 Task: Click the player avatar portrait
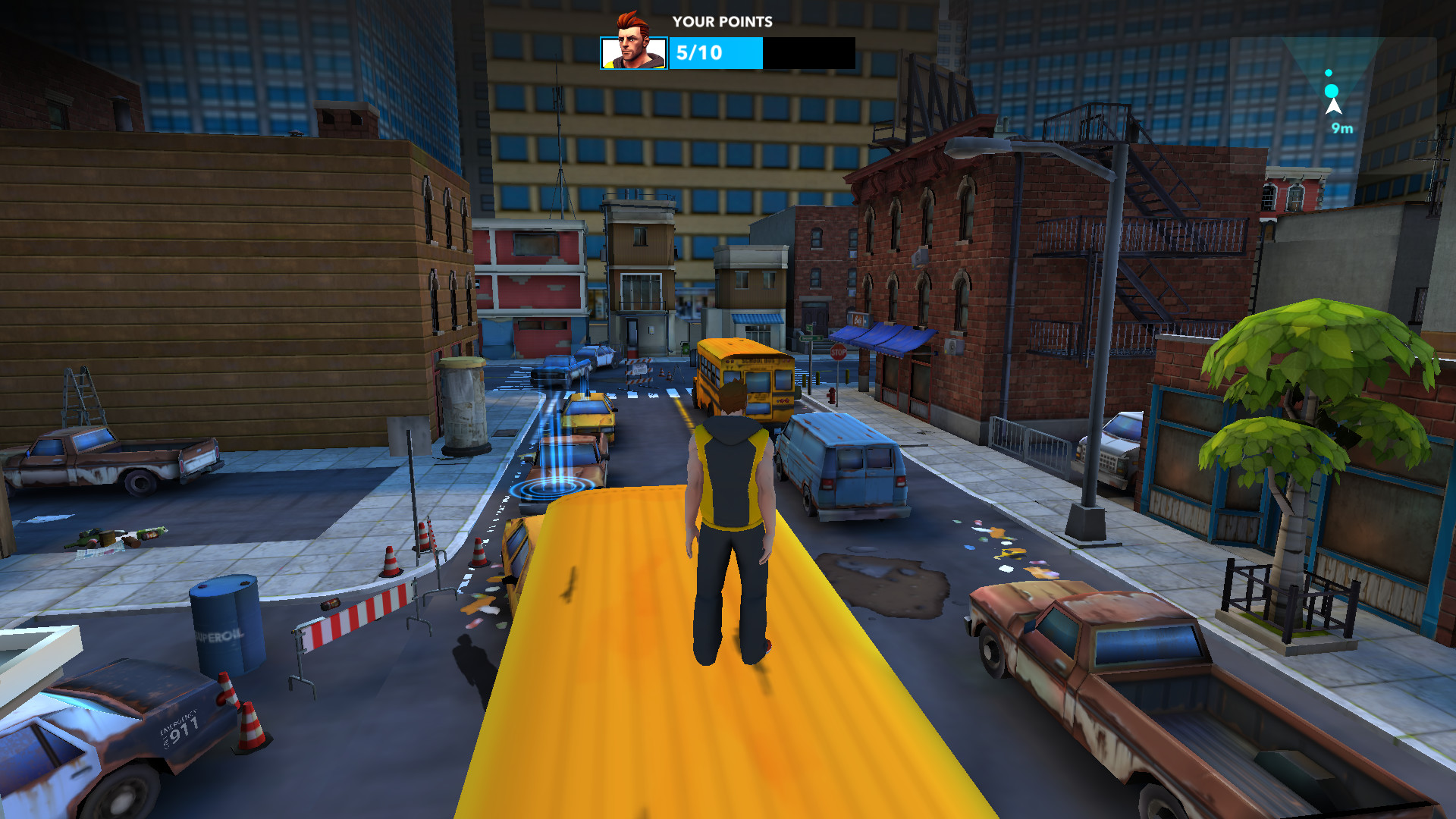click(634, 53)
